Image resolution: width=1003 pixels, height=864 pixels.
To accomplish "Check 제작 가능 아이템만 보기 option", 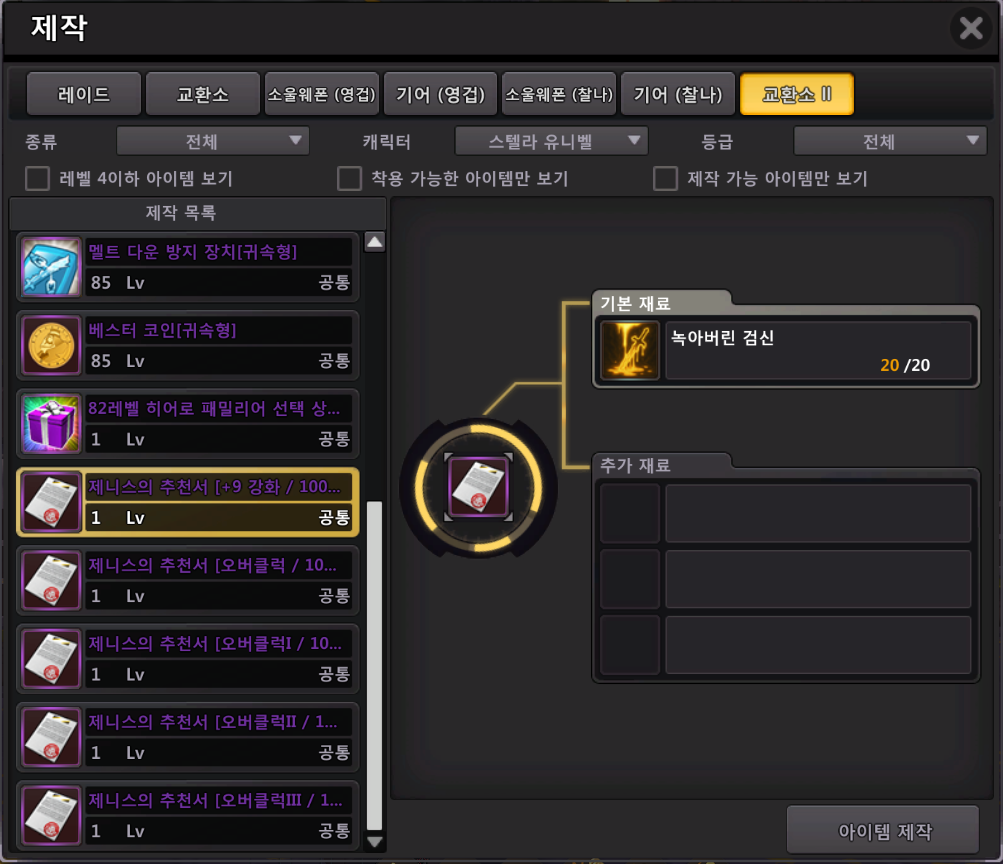I will click(x=665, y=179).
